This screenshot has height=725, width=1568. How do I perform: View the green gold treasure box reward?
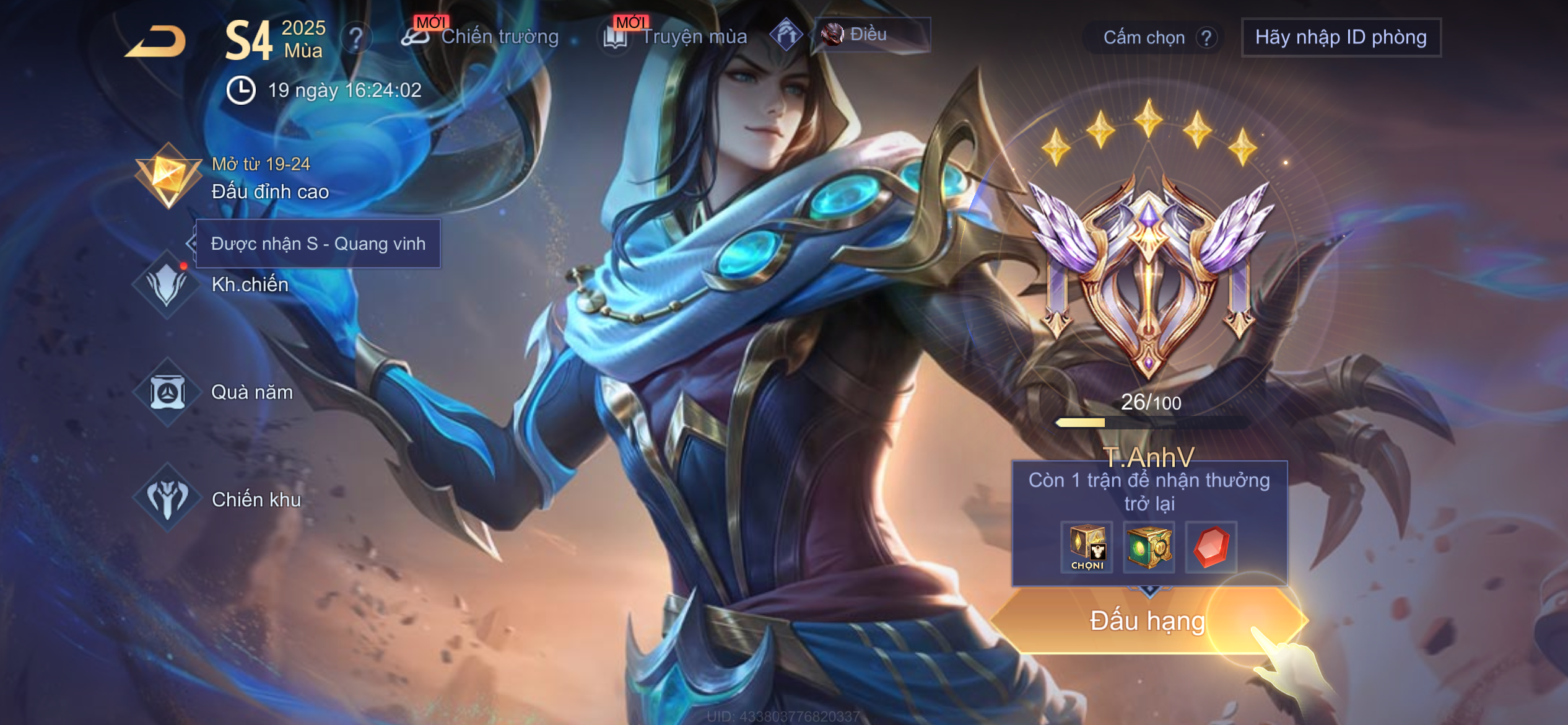[x=1149, y=547]
